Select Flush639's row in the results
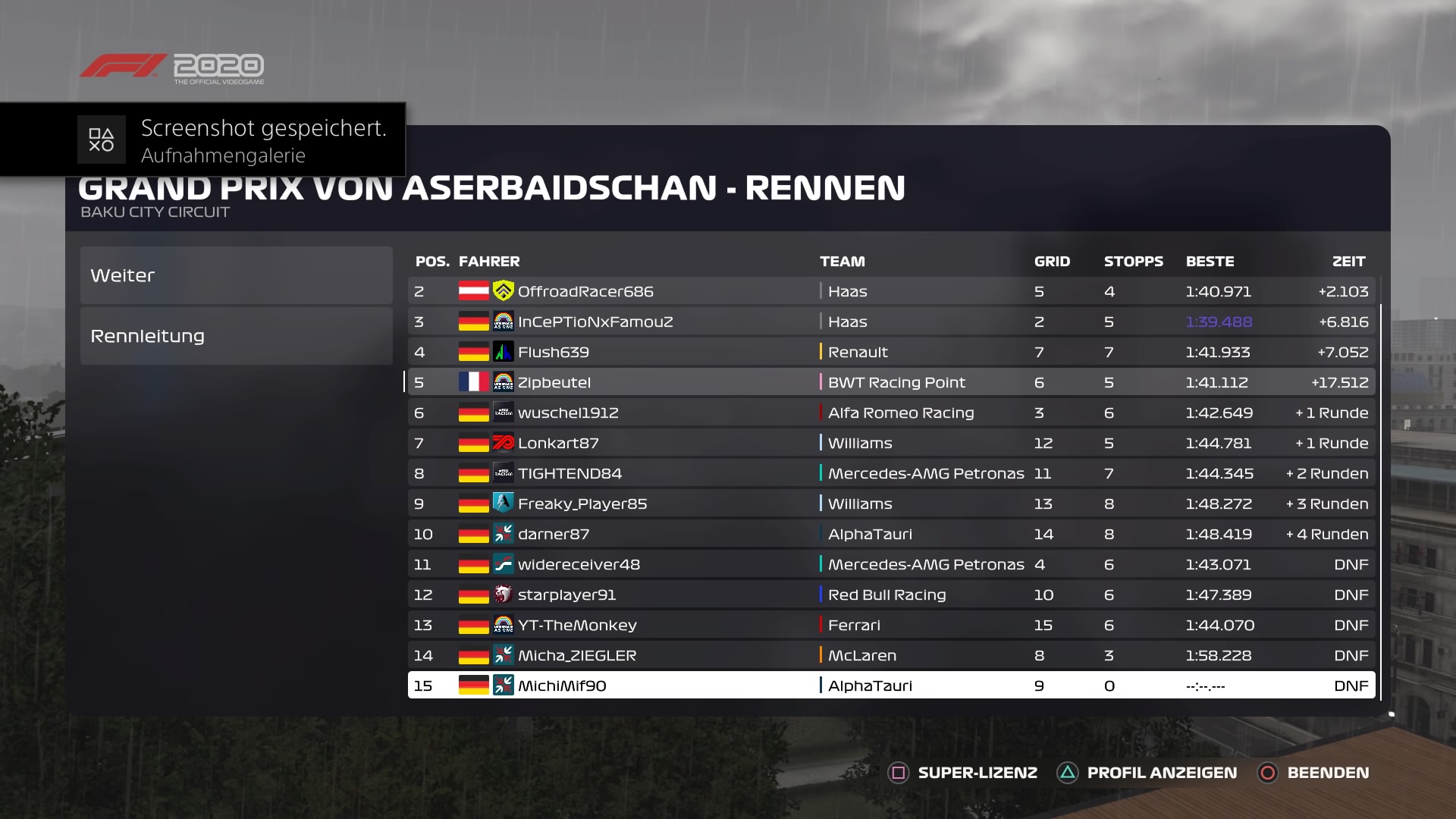Screen dimensions: 1456x819 (x=891, y=352)
